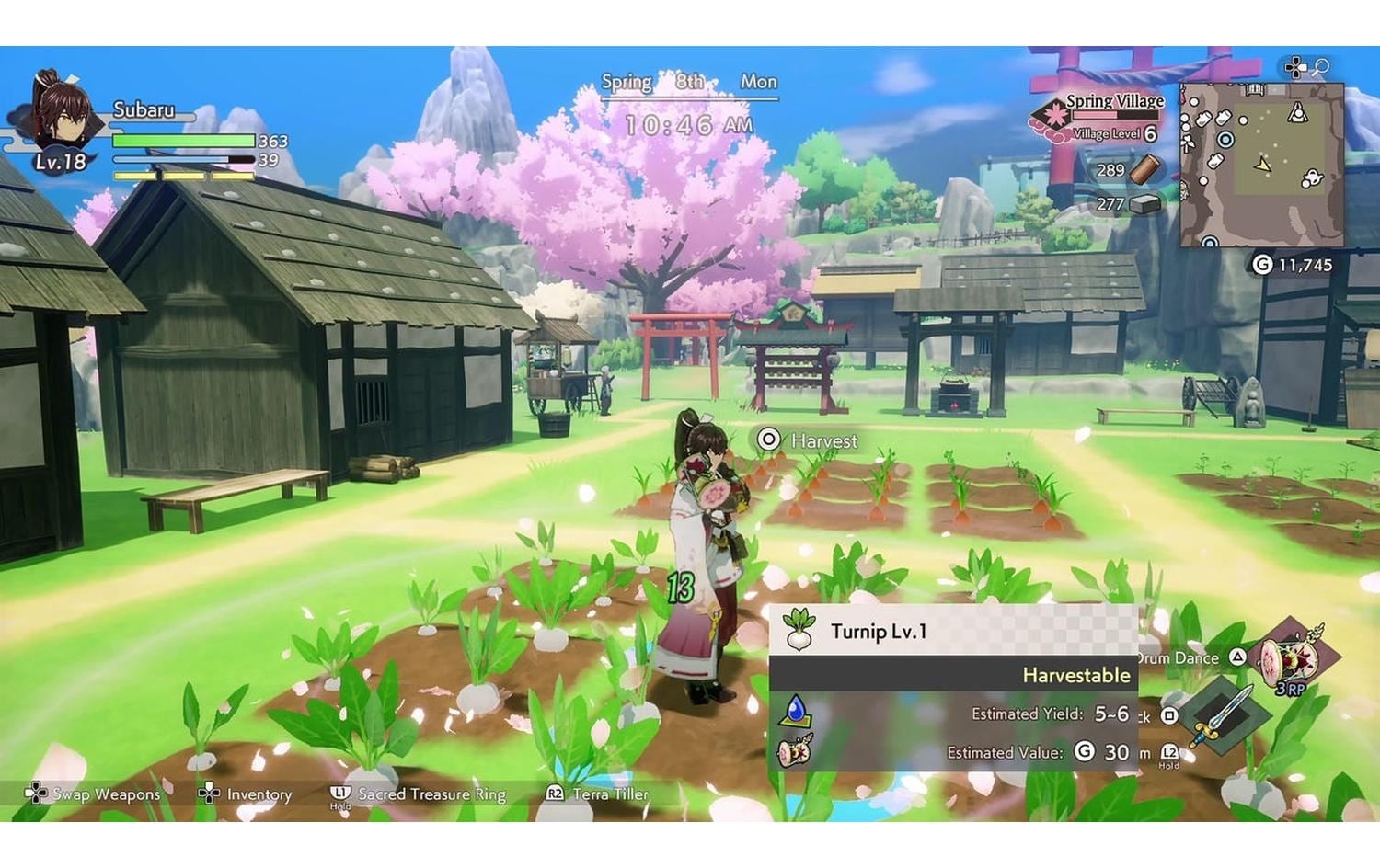Click the Turnip Lv.1 title bar
1380x868 pixels.
[x=879, y=632]
